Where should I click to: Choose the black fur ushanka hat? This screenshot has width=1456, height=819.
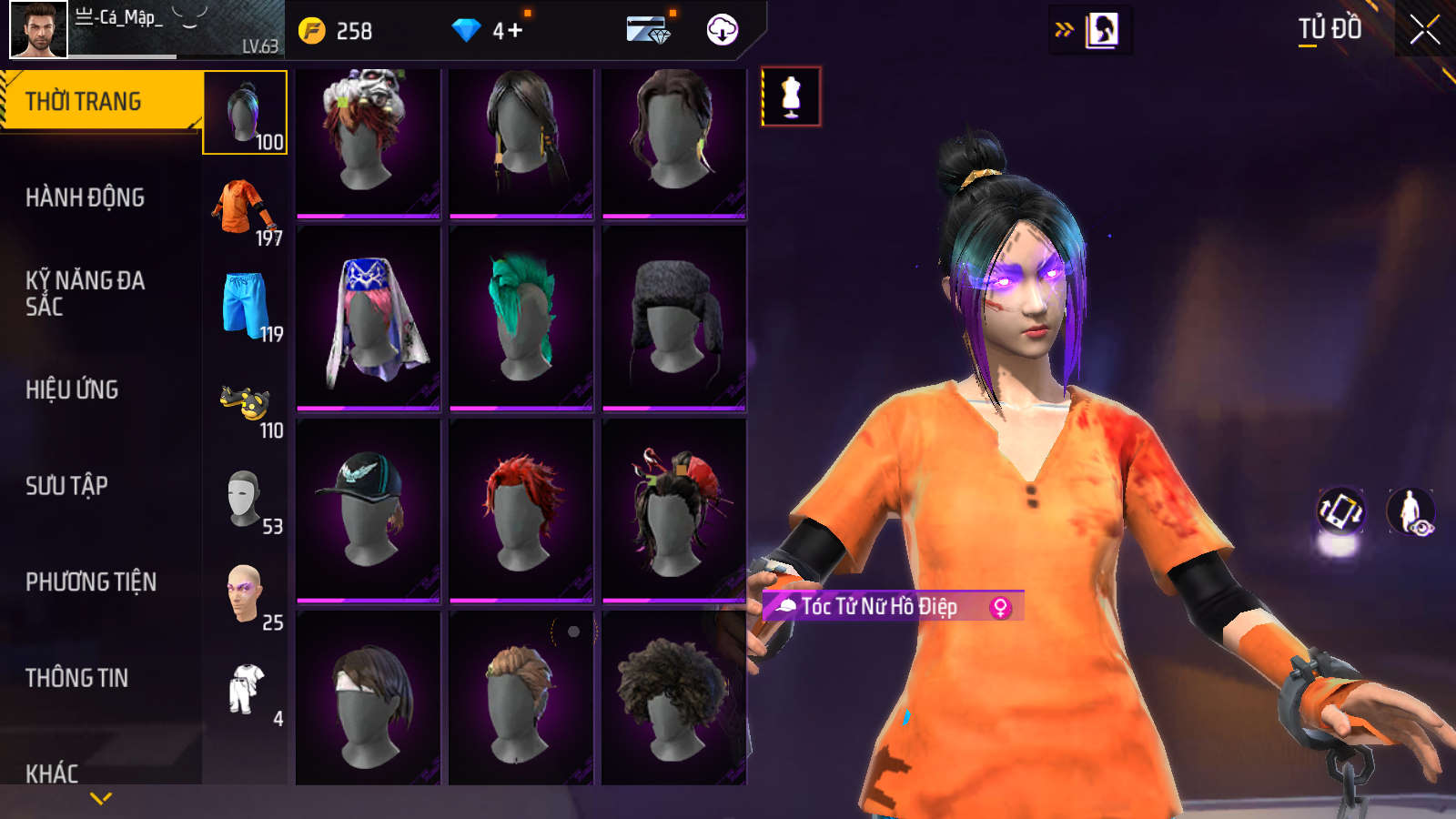[x=674, y=318]
